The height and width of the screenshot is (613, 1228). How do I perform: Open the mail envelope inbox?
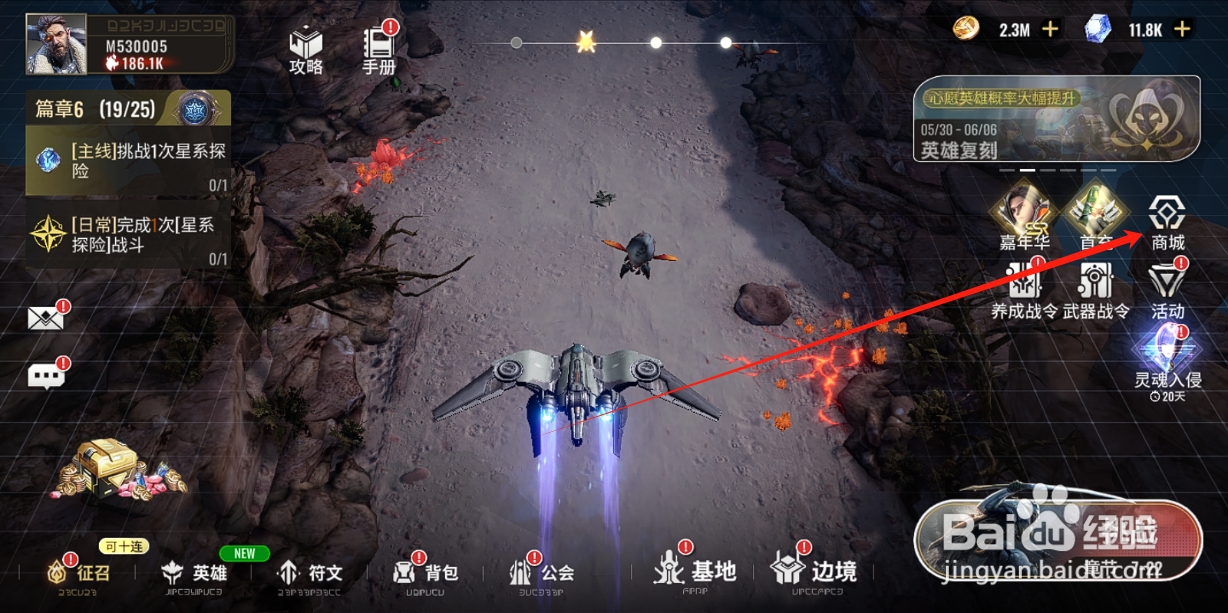tap(46, 319)
